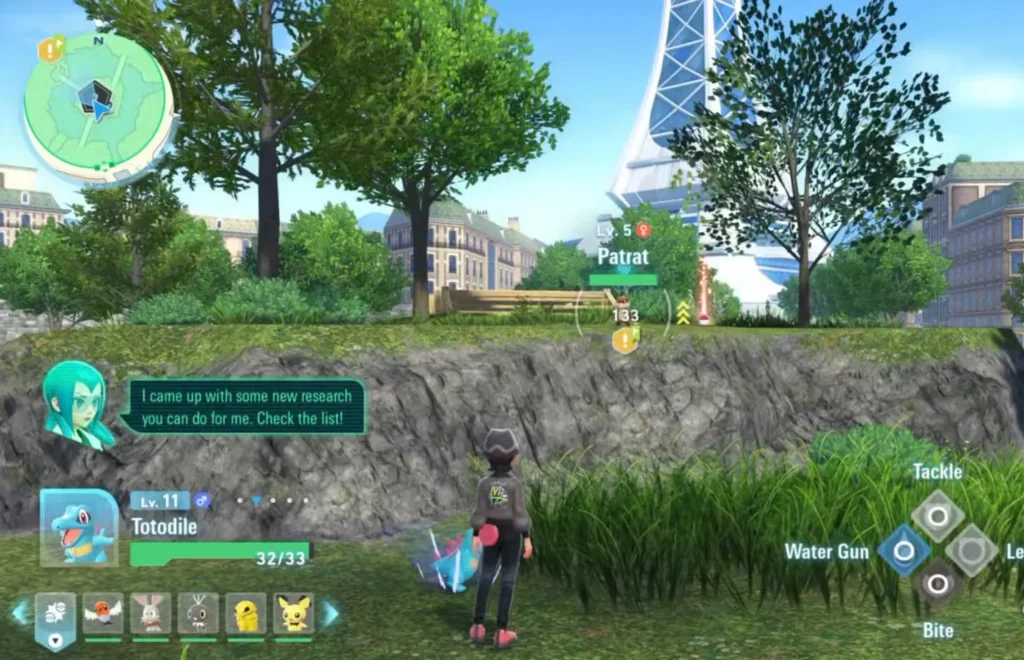Select the teal-haired researcher portrait
Viewport: 1024px width, 660px height.
[77, 404]
